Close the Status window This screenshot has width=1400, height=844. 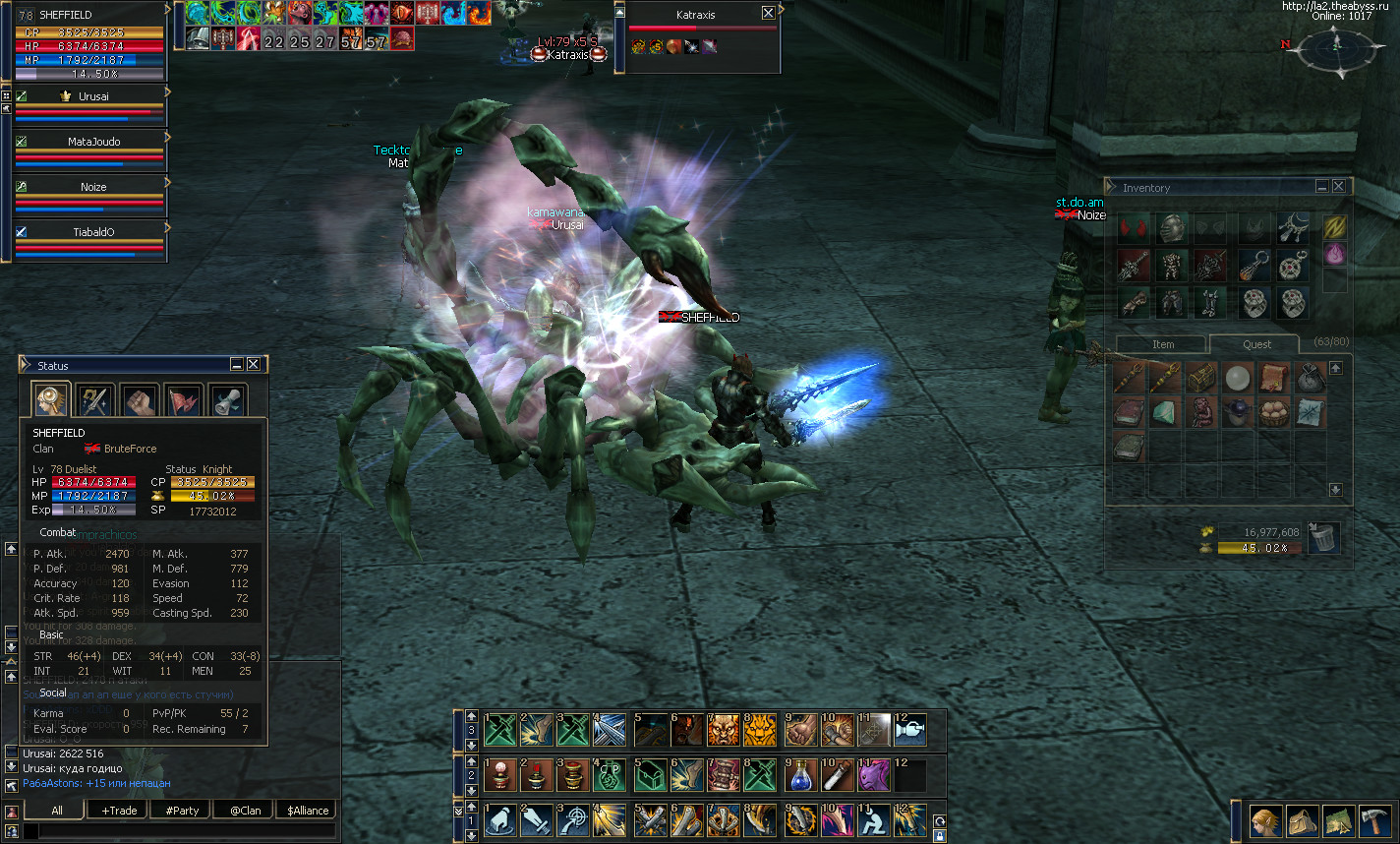[x=254, y=365]
